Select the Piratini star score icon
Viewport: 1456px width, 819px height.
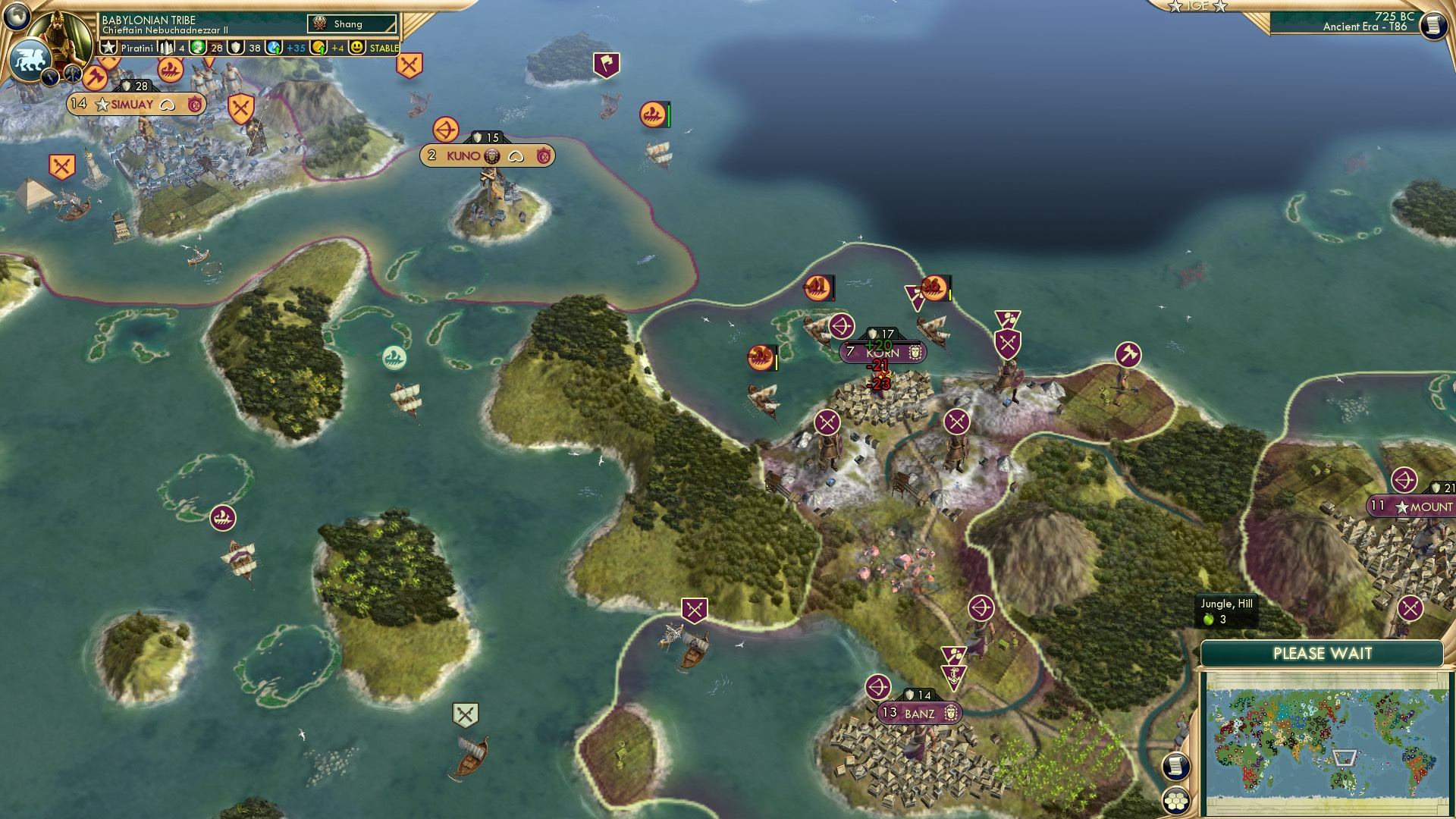107,48
